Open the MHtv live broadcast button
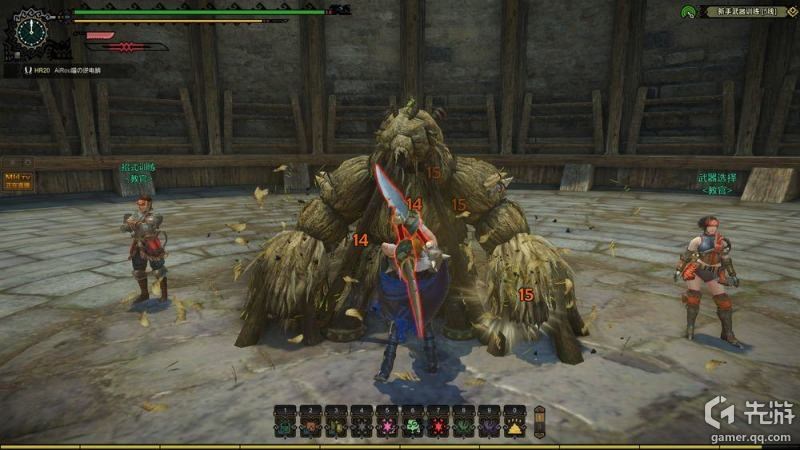 (17, 179)
